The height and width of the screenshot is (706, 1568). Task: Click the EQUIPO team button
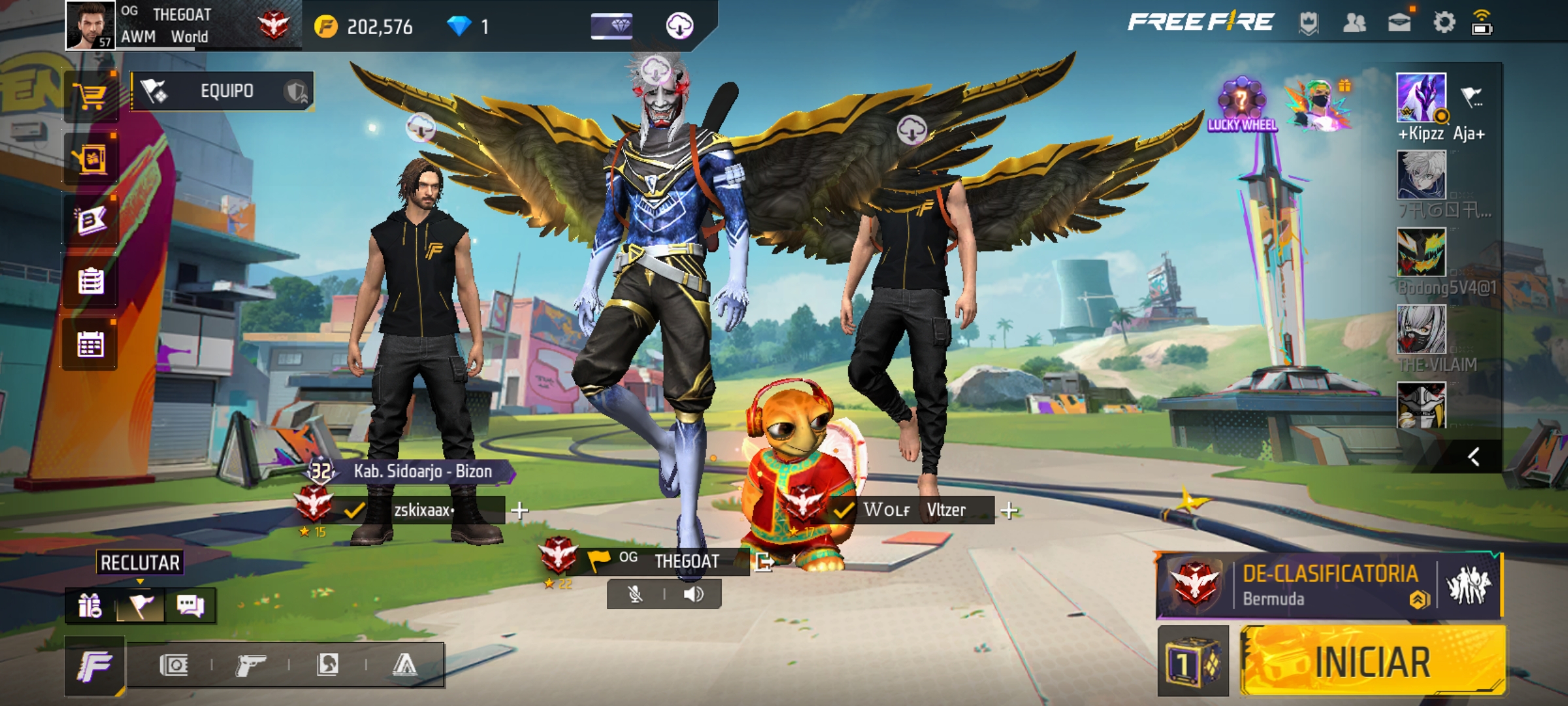coord(222,92)
